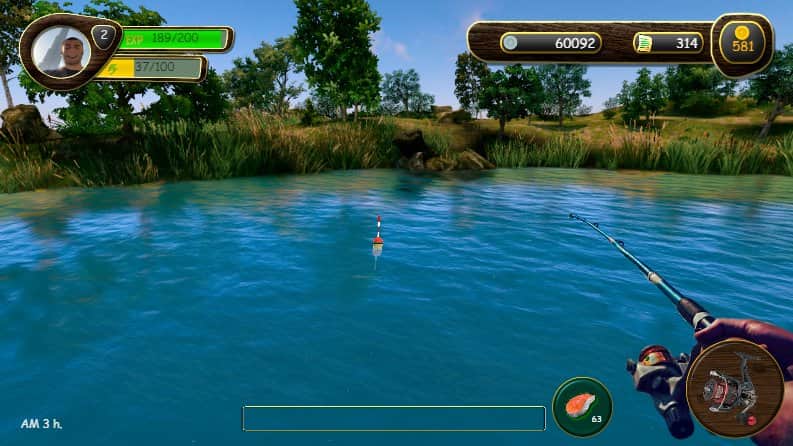Tap the fishing reel button
793x446 pixels.
coord(735,389)
